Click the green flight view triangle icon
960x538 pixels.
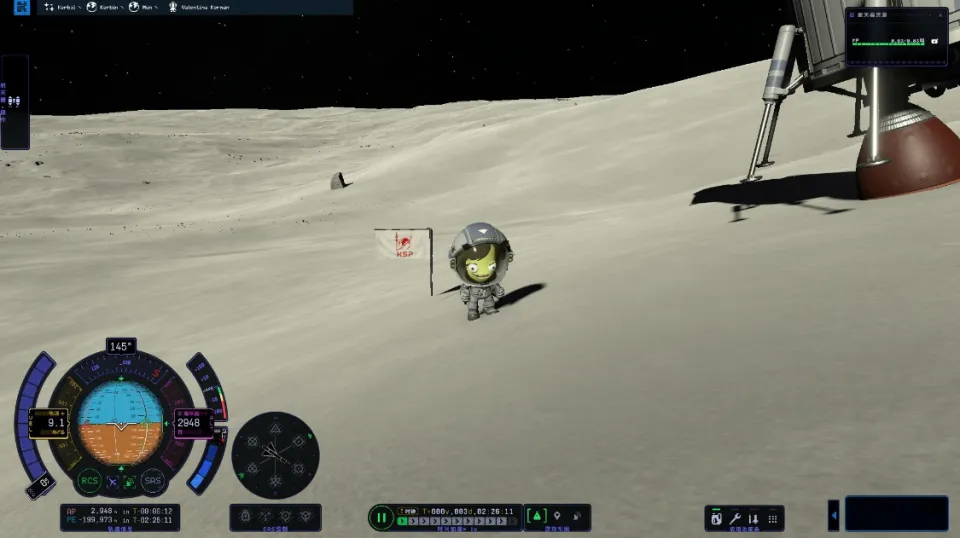point(537,516)
